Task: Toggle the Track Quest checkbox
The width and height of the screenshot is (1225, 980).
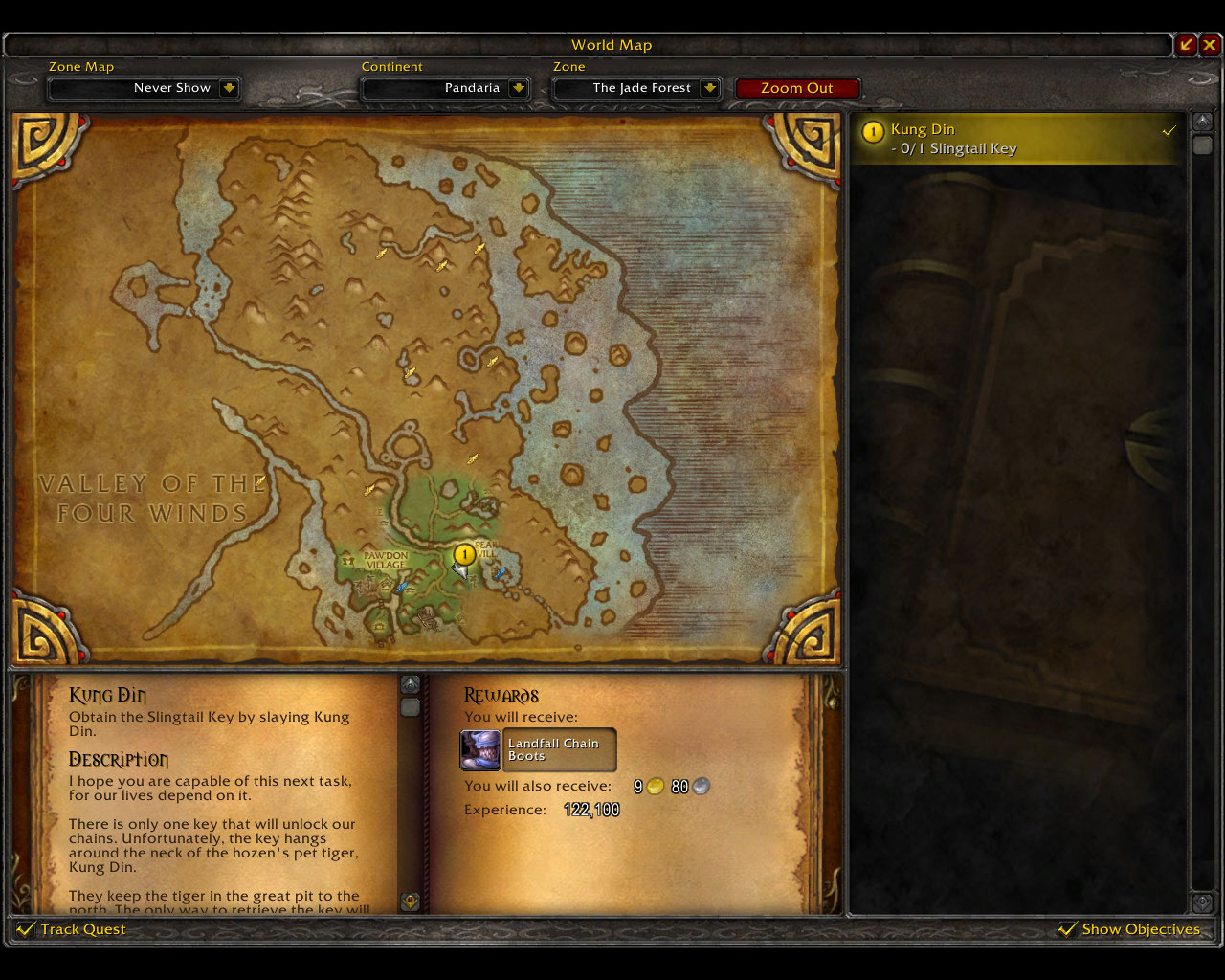Action: (x=26, y=929)
